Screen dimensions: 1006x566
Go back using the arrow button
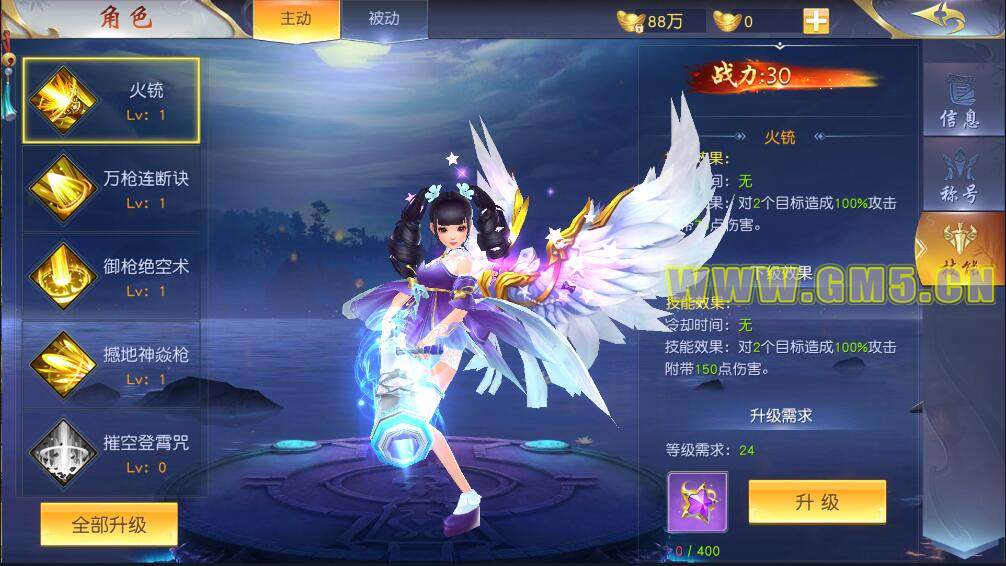click(x=938, y=19)
